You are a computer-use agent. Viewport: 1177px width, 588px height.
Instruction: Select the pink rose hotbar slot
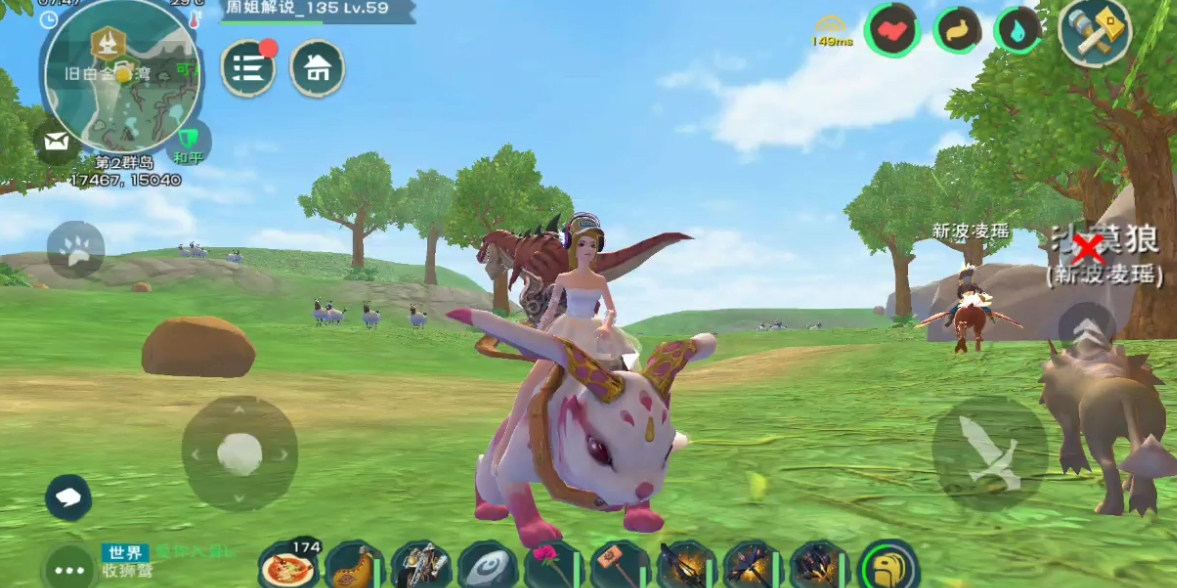(553, 567)
